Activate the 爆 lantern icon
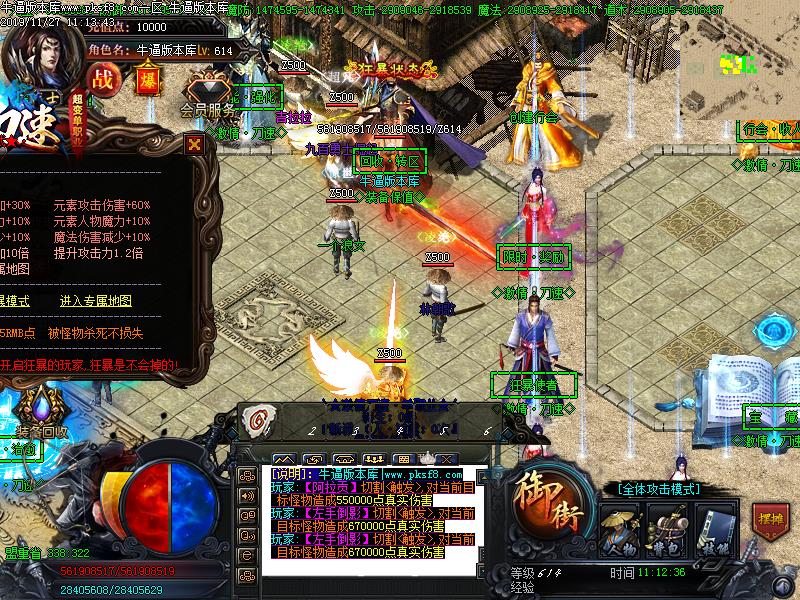Screen dimensions: 800x600 [x=147, y=80]
